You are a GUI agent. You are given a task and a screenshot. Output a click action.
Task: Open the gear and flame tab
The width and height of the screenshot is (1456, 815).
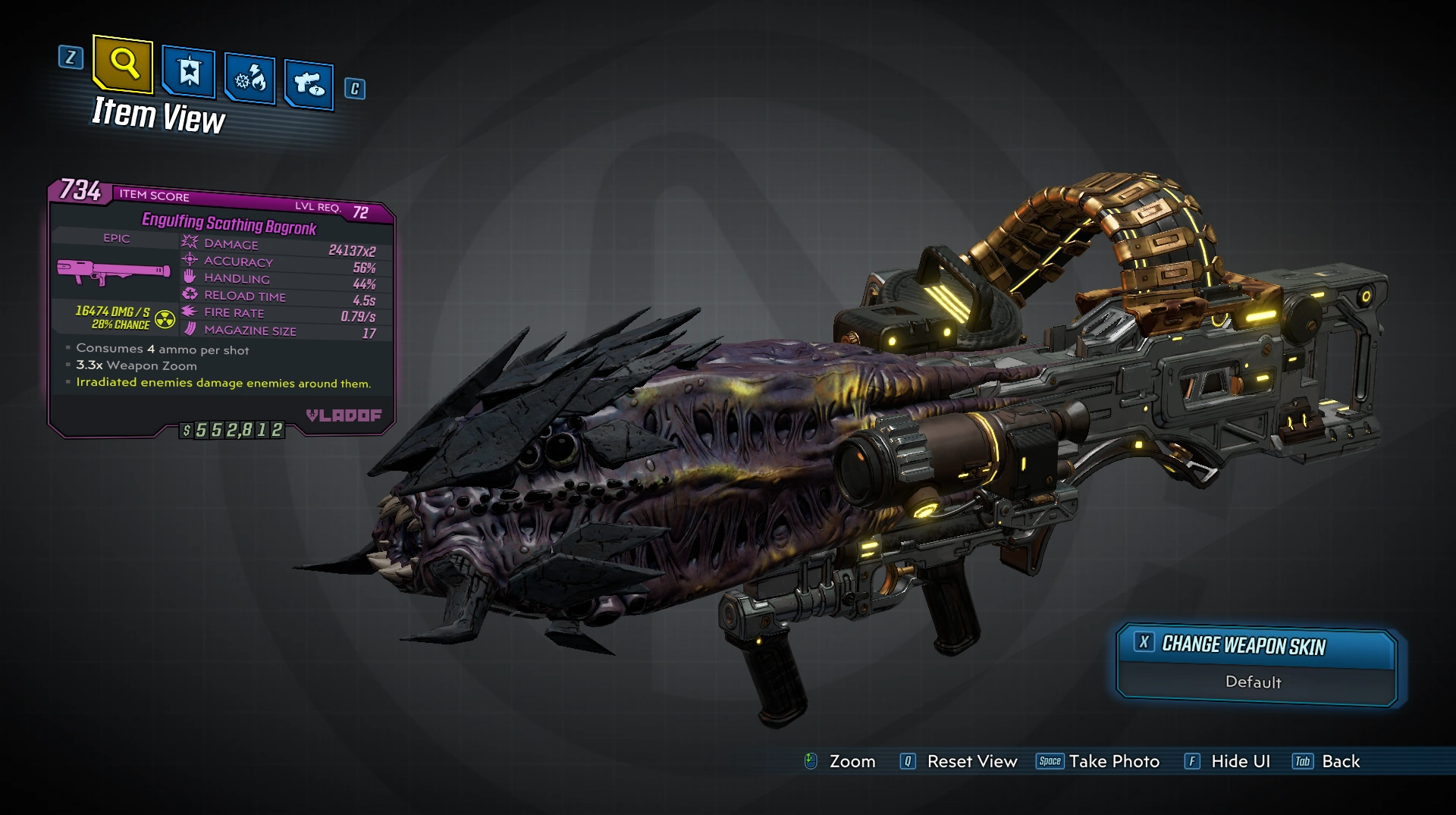click(250, 79)
